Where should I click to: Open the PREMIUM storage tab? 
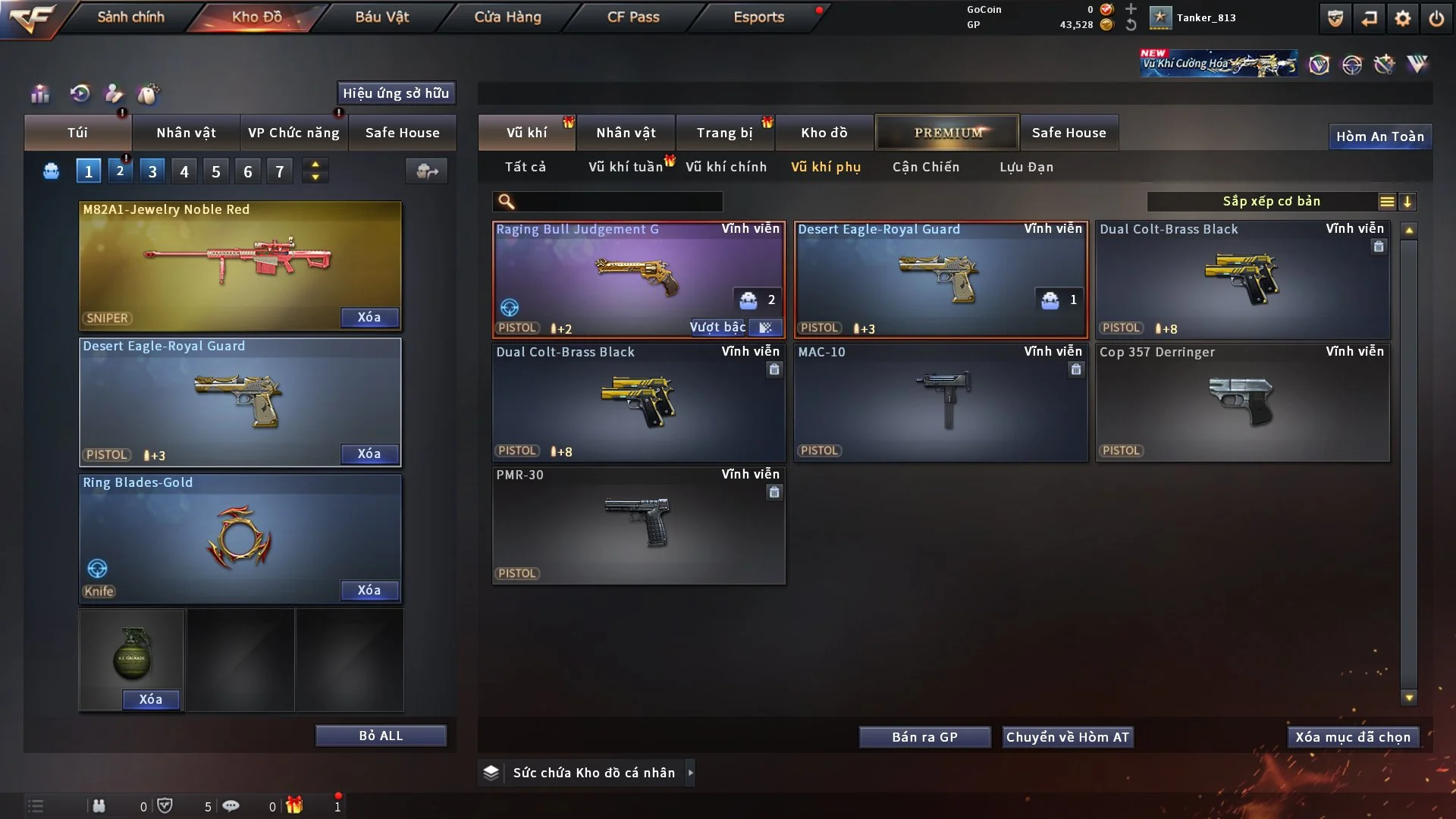coord(947,133)
